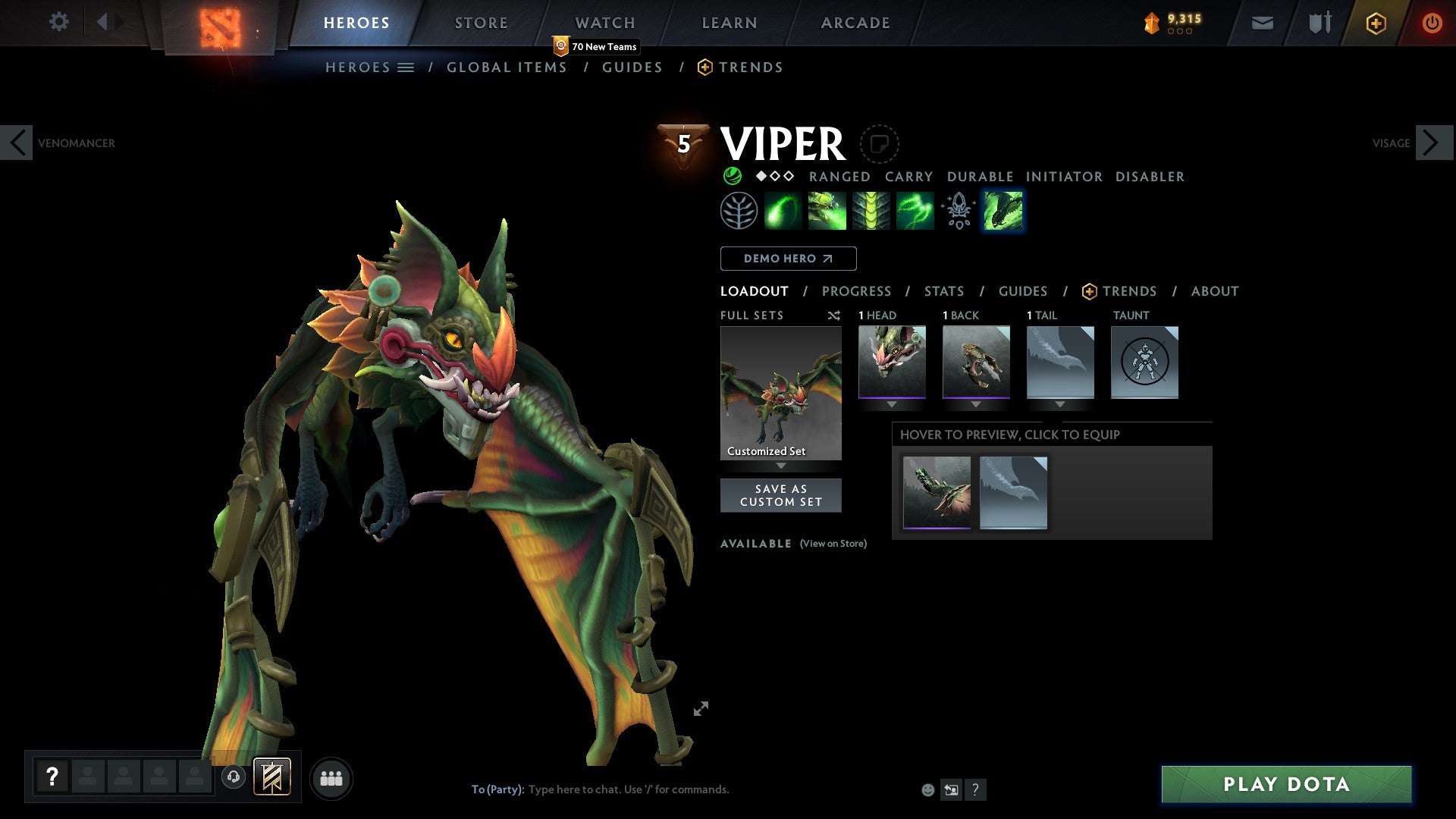Open the Nethertoxin ability icon

(x=827, y=211)
